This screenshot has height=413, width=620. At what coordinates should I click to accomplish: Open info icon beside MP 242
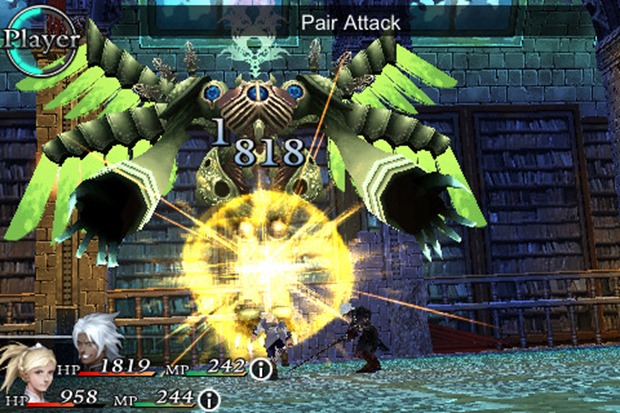[262, 369]
